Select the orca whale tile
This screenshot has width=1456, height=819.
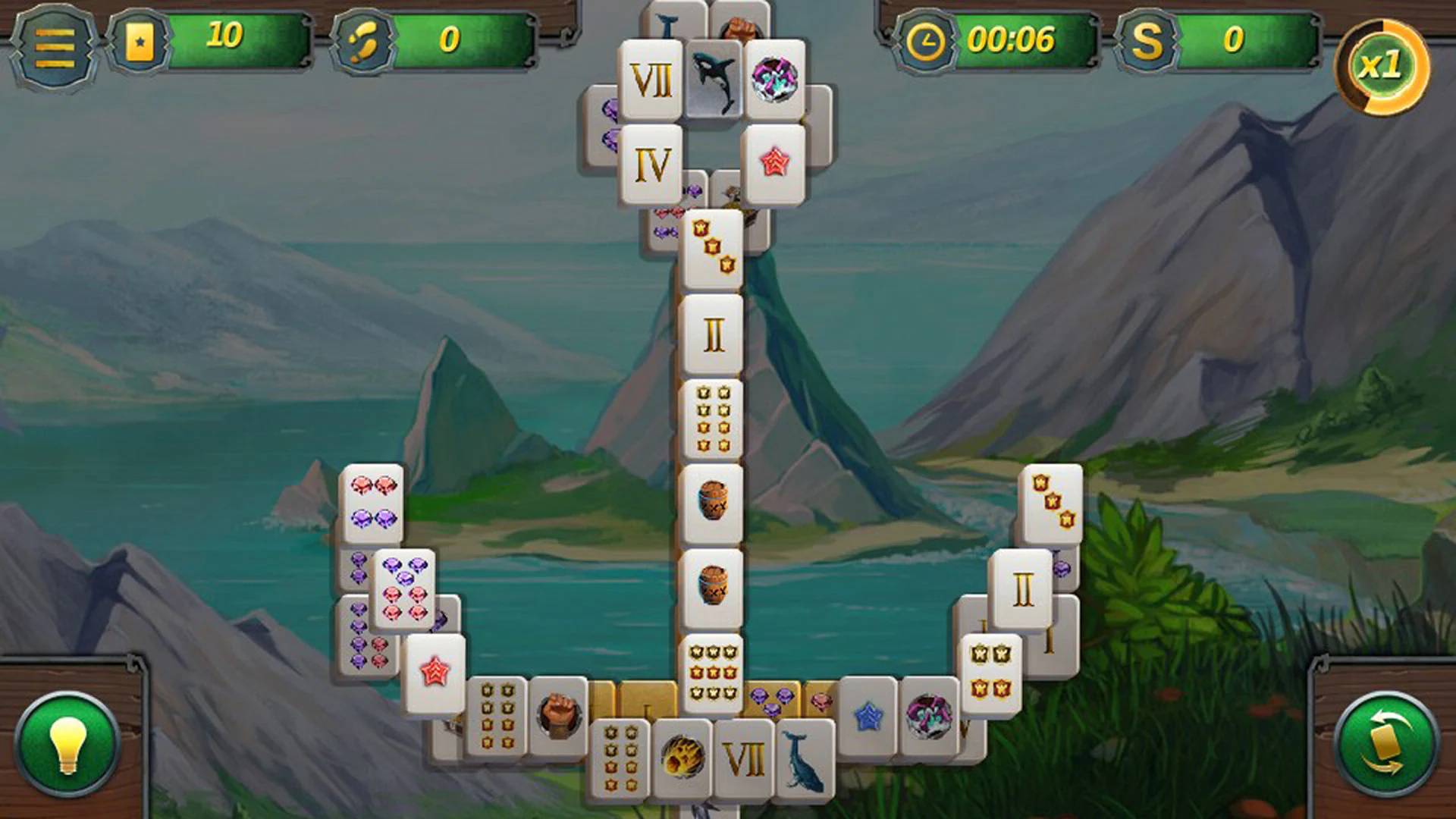[x=714, y=80]
